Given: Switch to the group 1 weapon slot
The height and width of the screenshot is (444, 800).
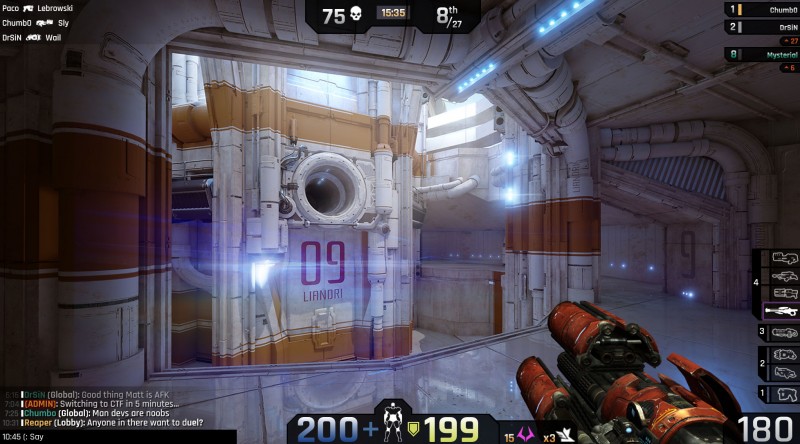Looking at the screenshot, I should pos(783,394).
